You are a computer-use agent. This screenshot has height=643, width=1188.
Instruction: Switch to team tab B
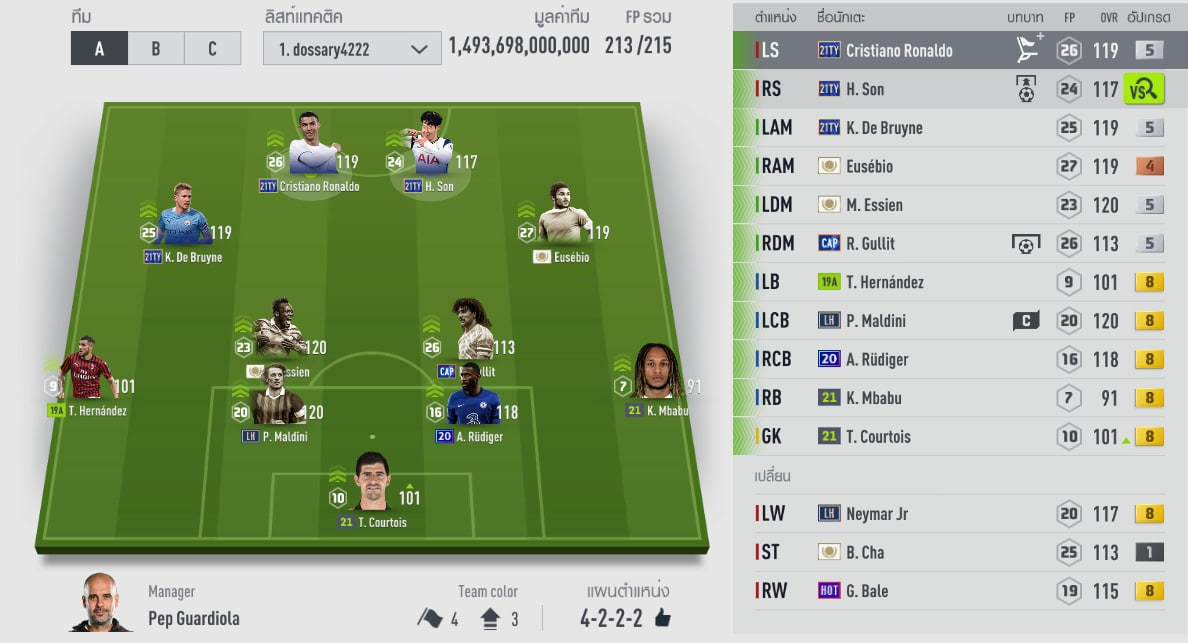(x=156, y=49)
